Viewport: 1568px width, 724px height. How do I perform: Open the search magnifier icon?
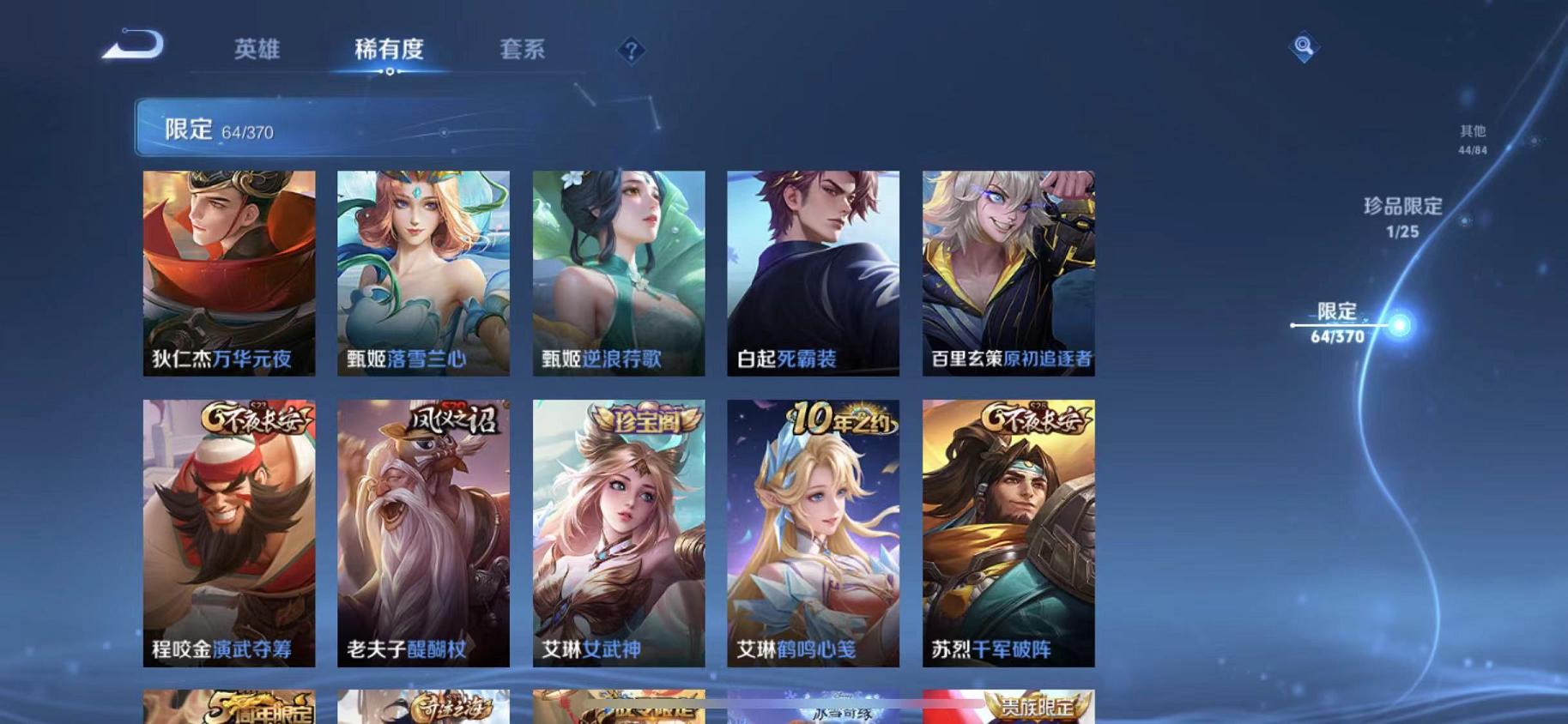[1303, 45]
